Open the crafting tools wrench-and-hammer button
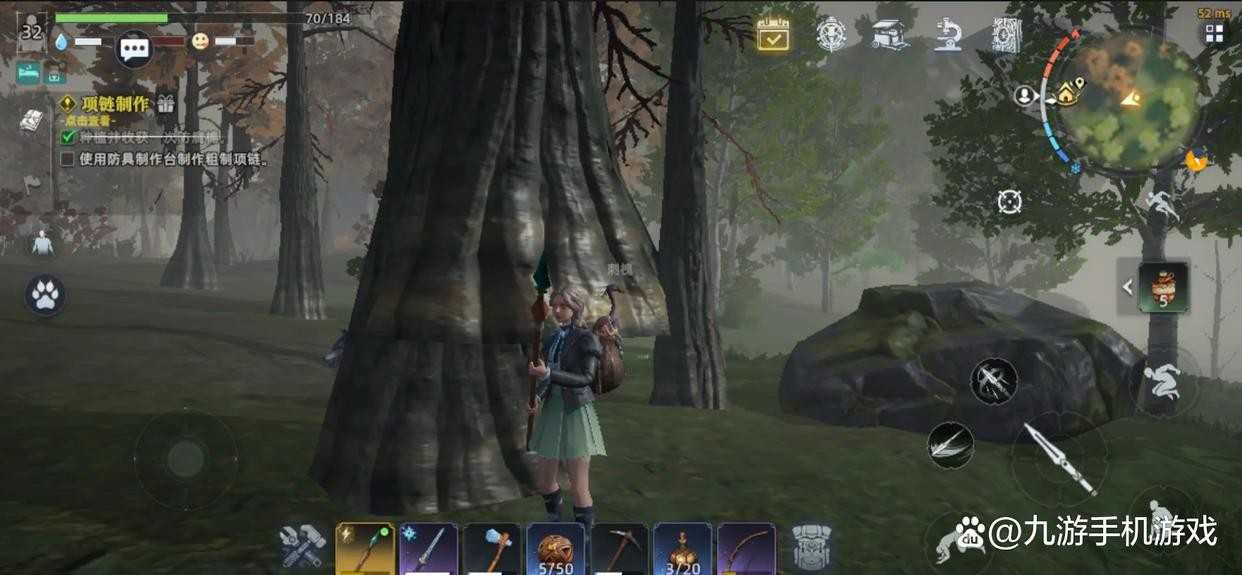The height and width of the screenshot is (575, 1242). click(x=300, y=548)
